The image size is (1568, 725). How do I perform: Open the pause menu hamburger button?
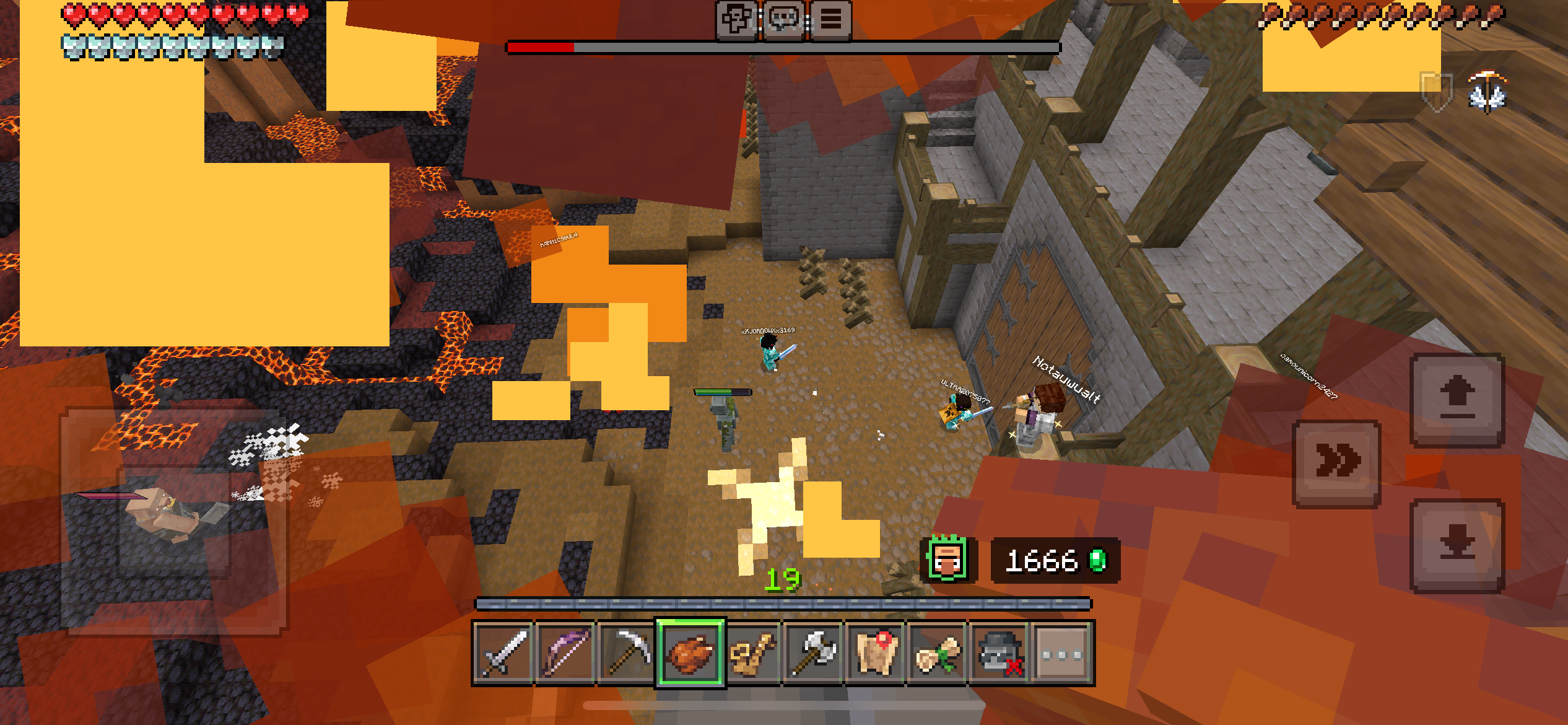(831, 20)
